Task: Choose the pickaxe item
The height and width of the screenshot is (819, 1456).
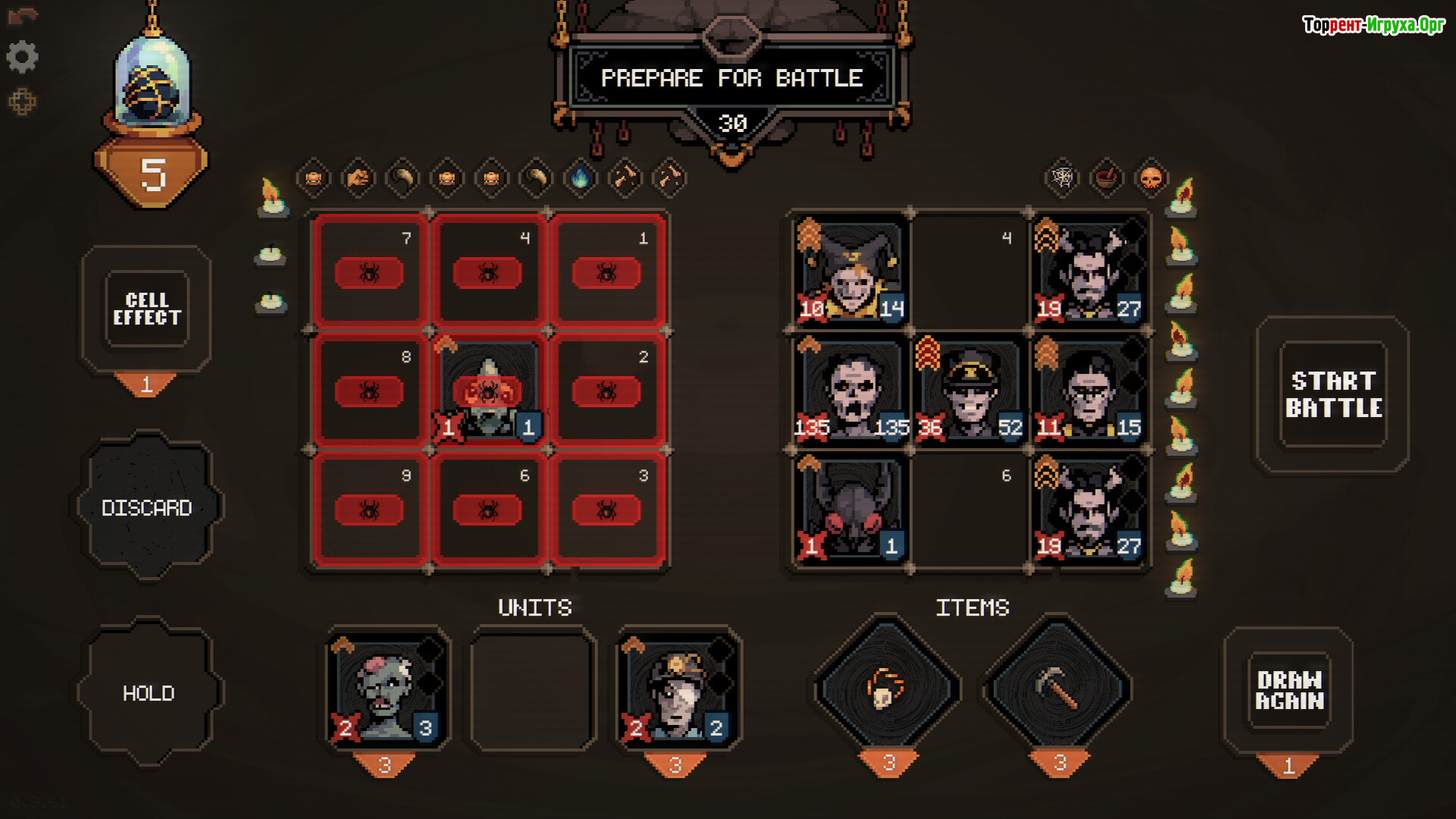Action: pyautogui.click(x=1057, y=689)
